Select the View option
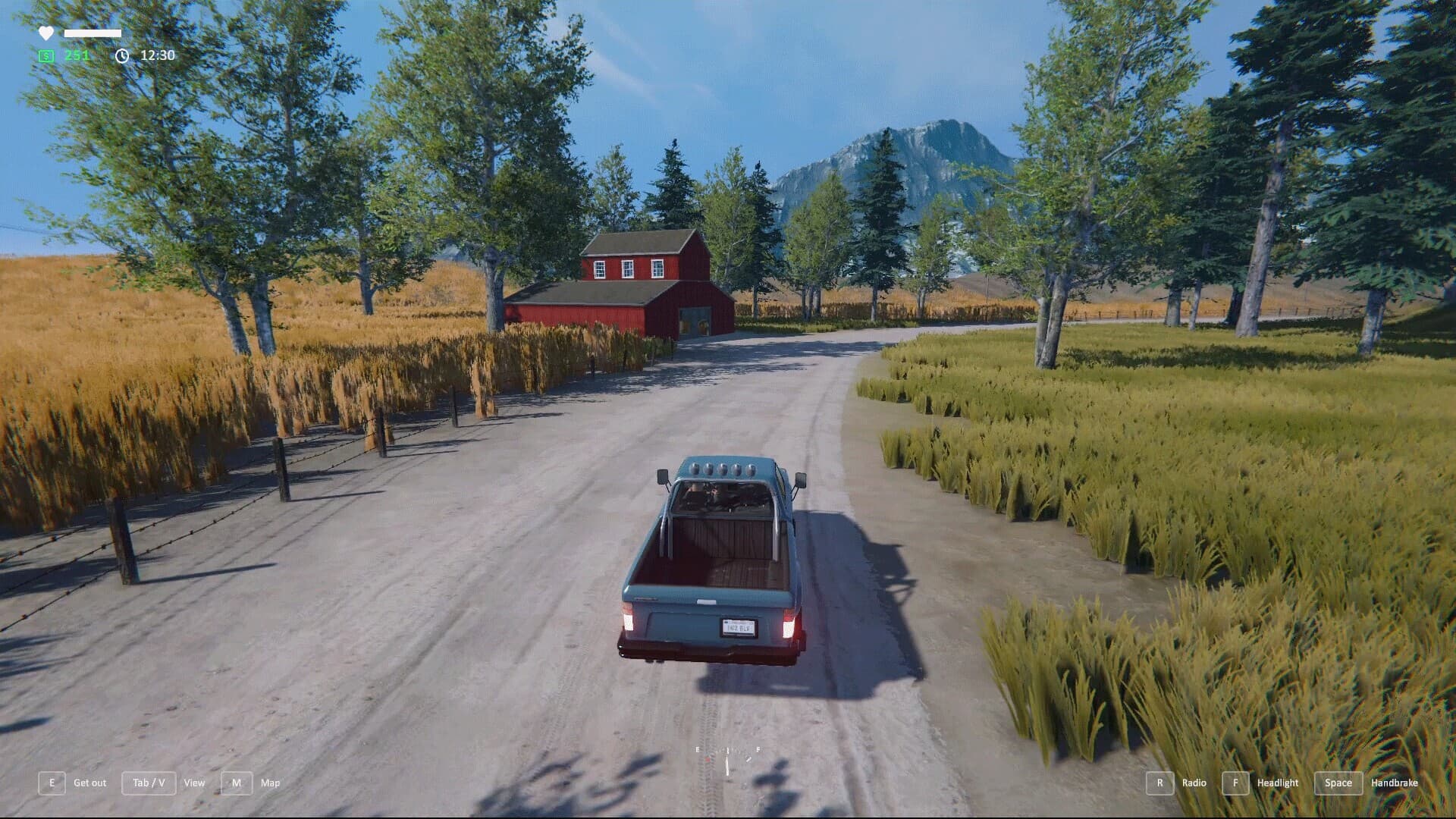This screenshot has height=819, width=1456. [195, 783]
